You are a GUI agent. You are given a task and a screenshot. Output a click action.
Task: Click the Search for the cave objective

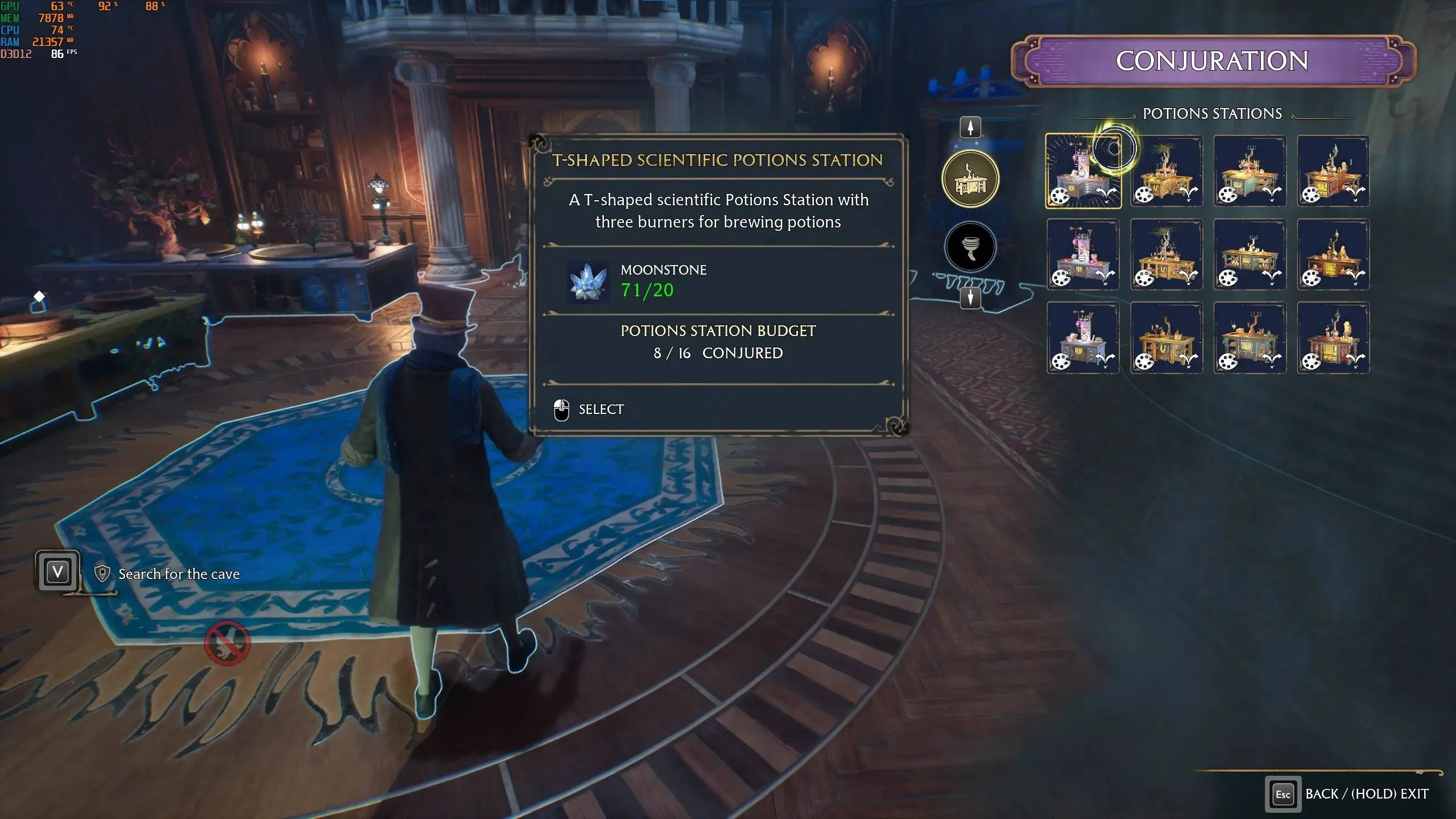pos(179,574)
